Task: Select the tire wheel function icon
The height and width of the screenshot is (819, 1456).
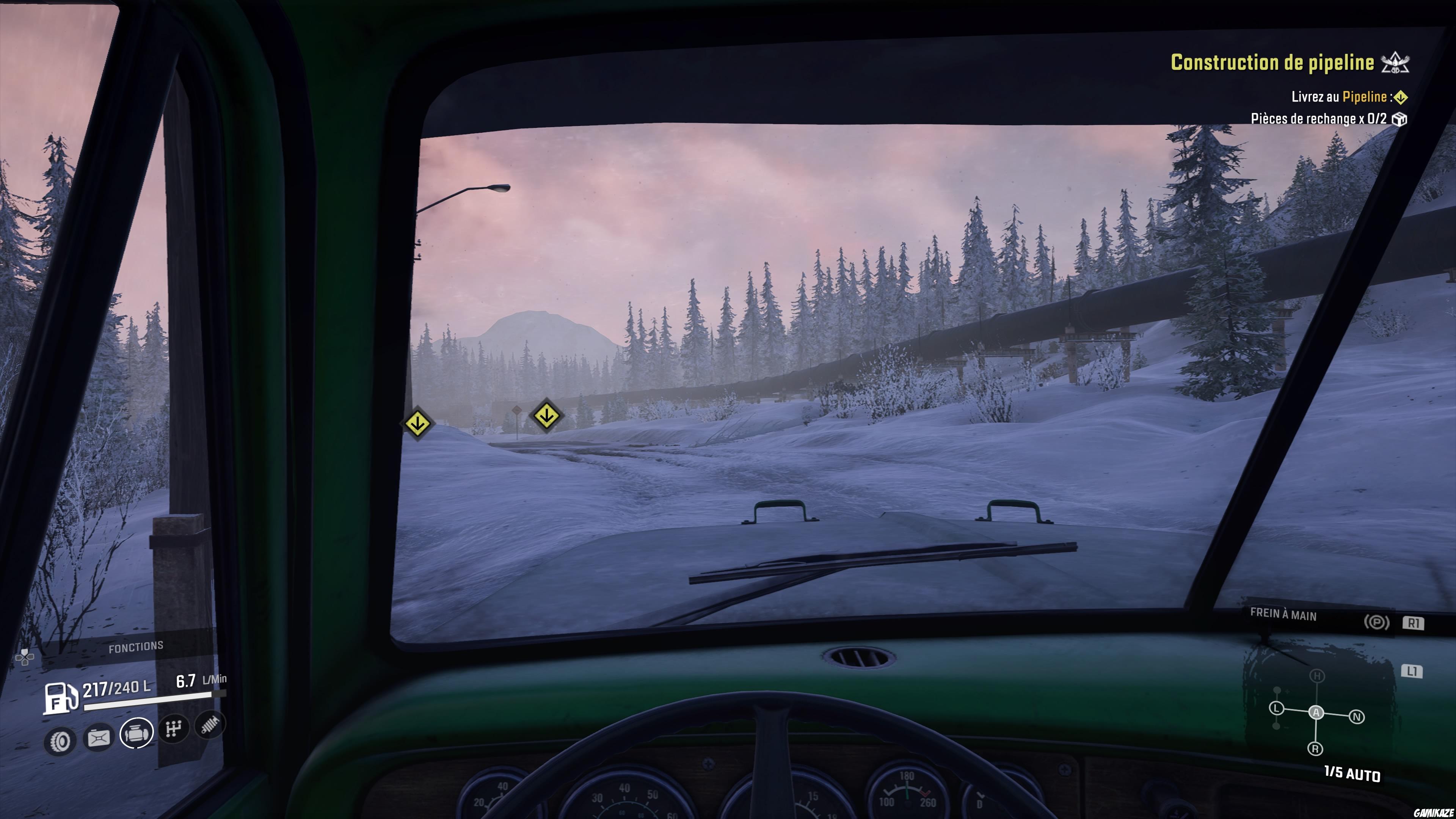Action: (60, 740)
